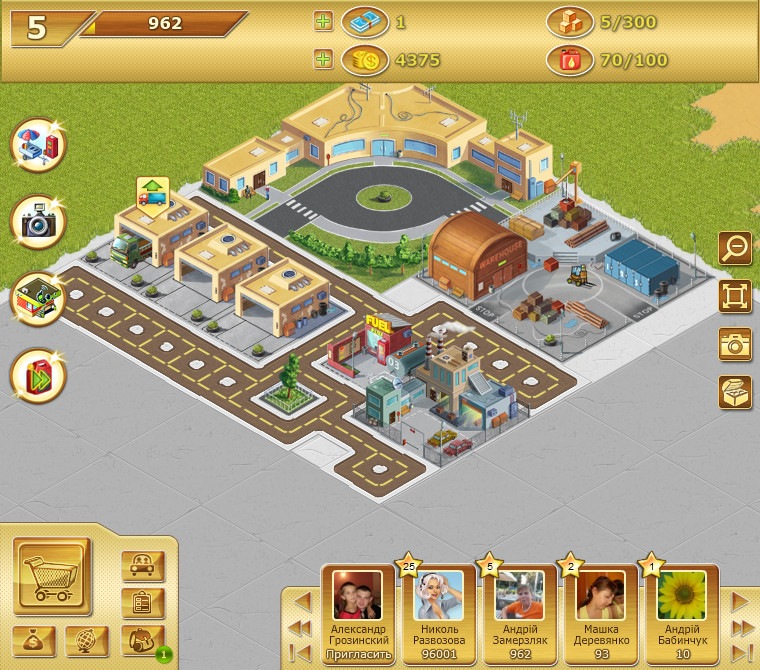760x670 pixels.
Task: Click the round camera icon
Action: tap(38, 222)
